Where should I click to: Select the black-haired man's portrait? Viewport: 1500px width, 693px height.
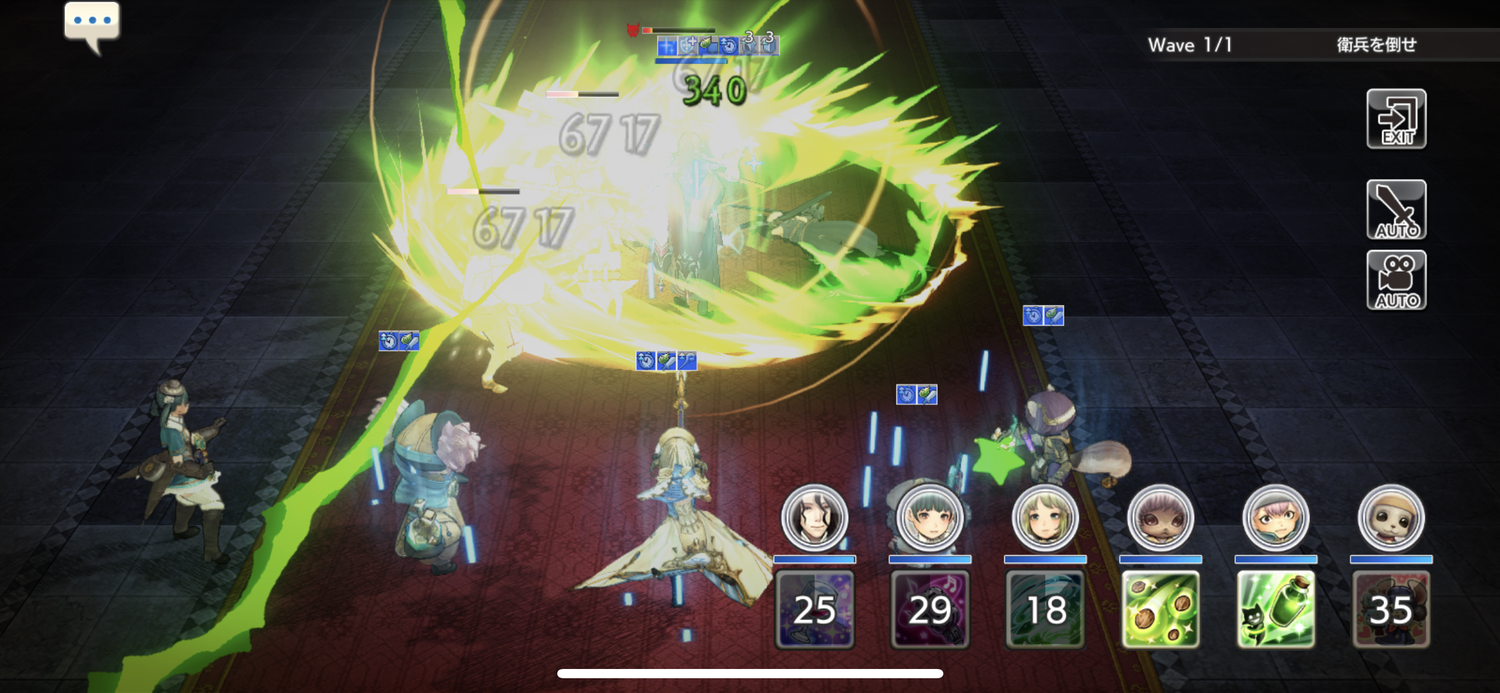click(815, 518)
